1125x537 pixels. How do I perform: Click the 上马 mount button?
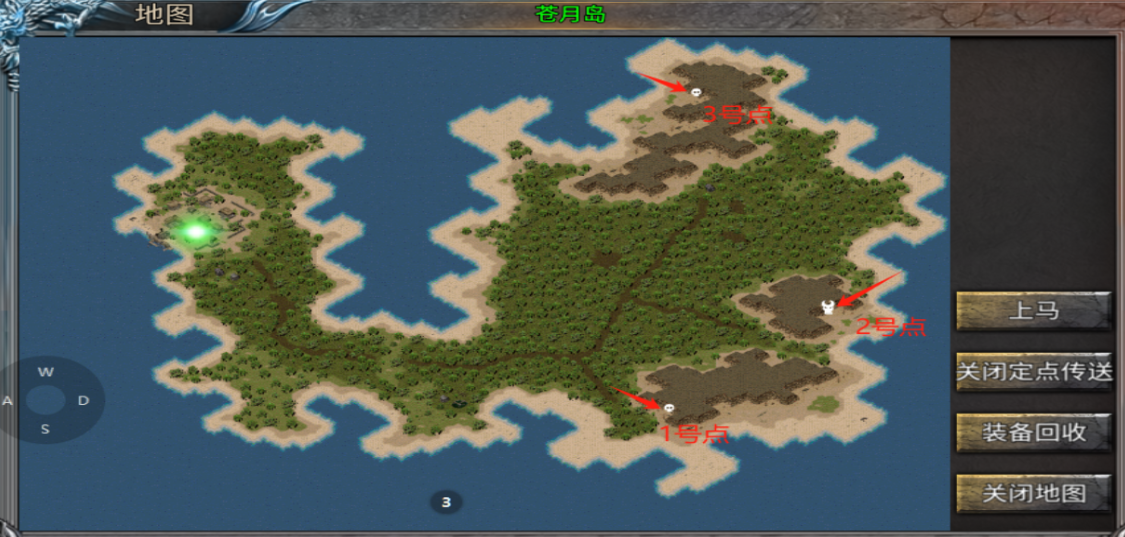pyautogui.click(x=1033, y=311)
